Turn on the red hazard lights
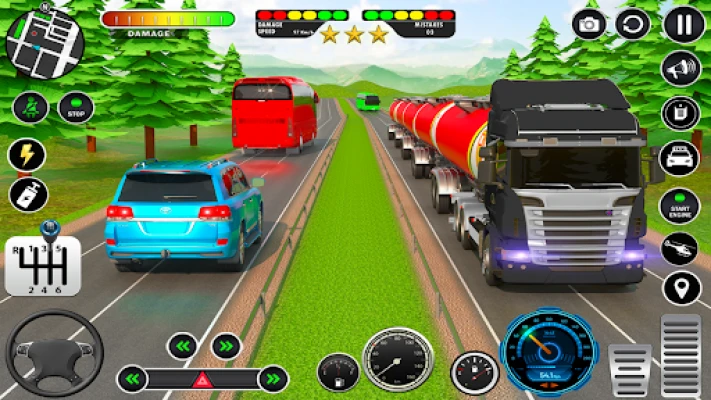Image resolution: width=711 pixels, height=400 pixels. pyautogui.click(x=203, y=379)
